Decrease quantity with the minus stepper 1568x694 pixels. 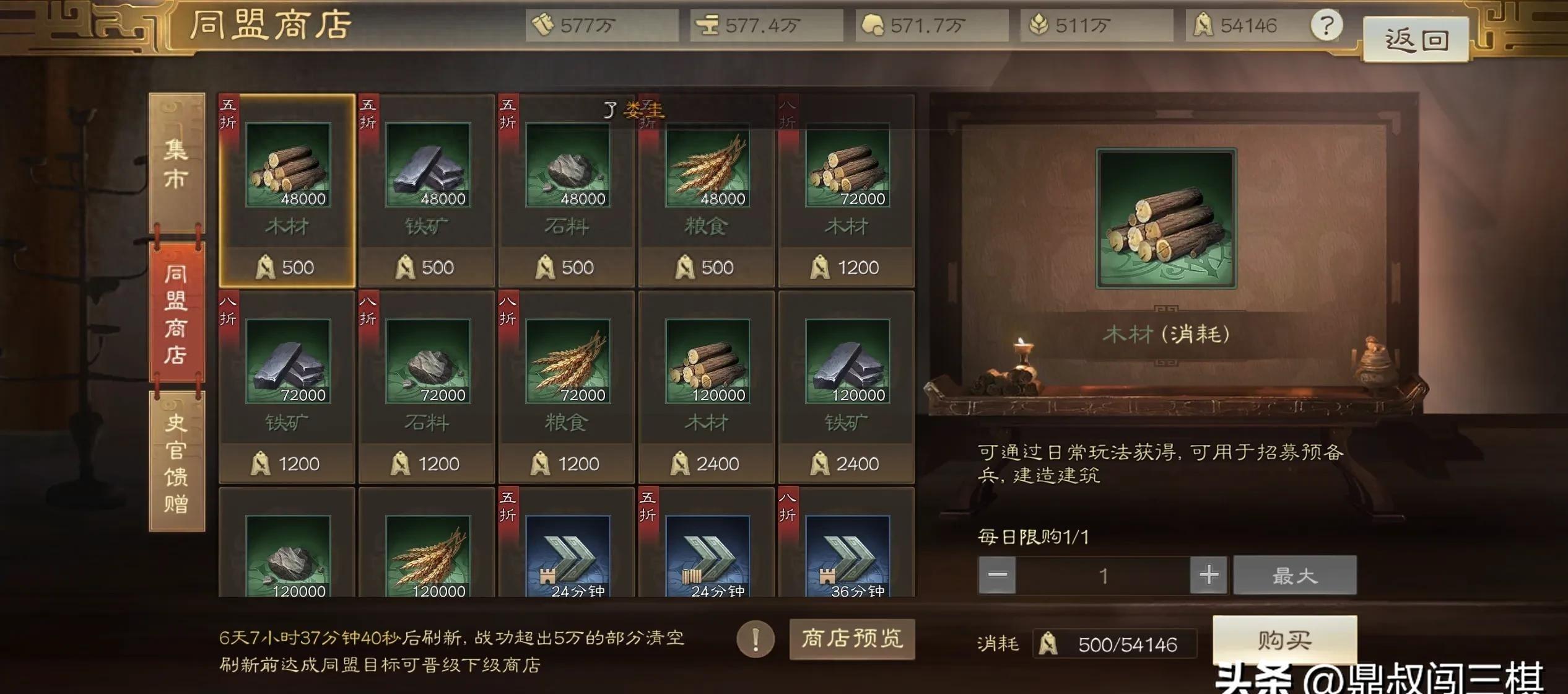[x=997, y=574]
